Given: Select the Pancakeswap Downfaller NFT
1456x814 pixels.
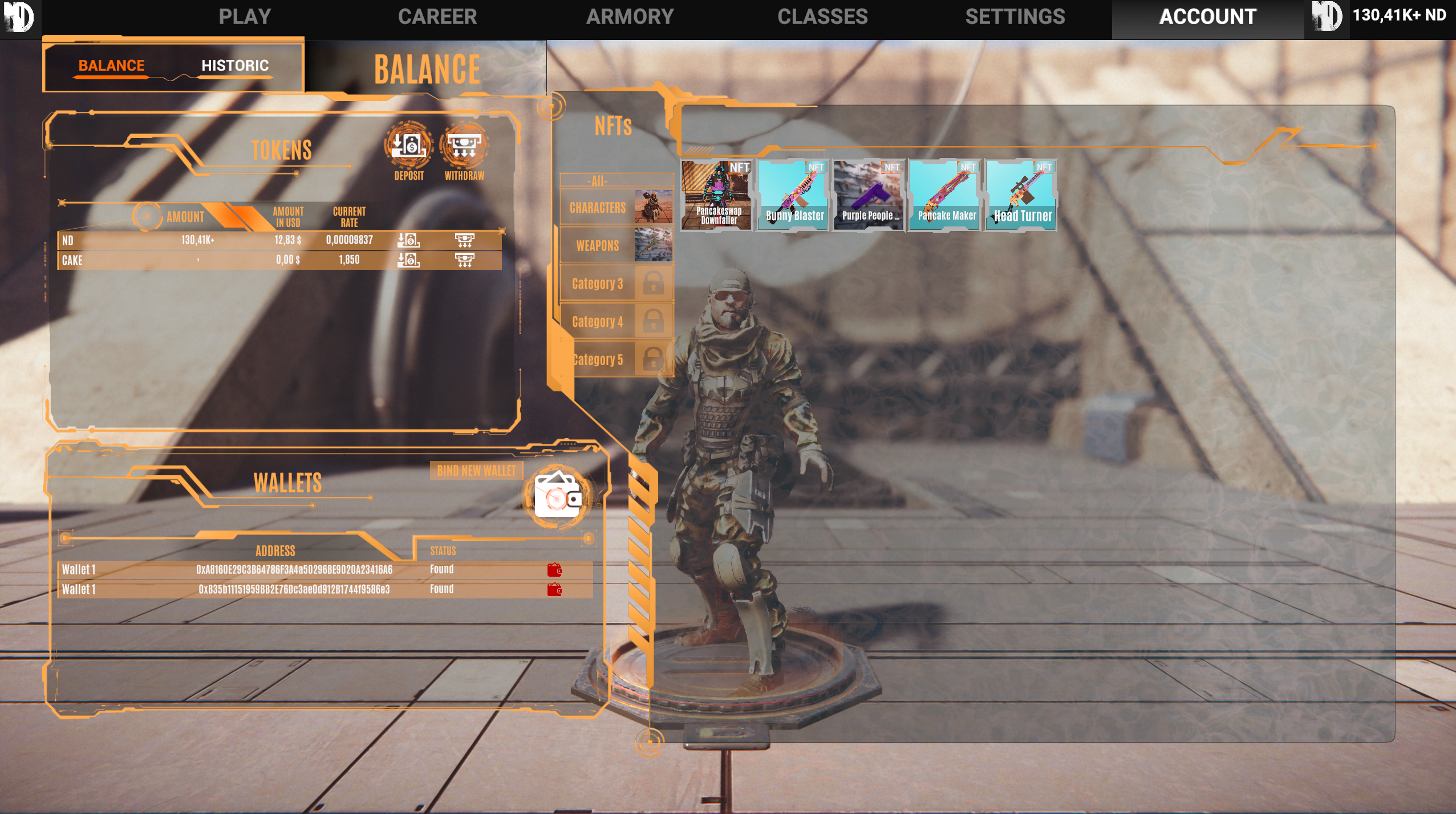Looking at the screenshot, I should [x=717, y=195].
